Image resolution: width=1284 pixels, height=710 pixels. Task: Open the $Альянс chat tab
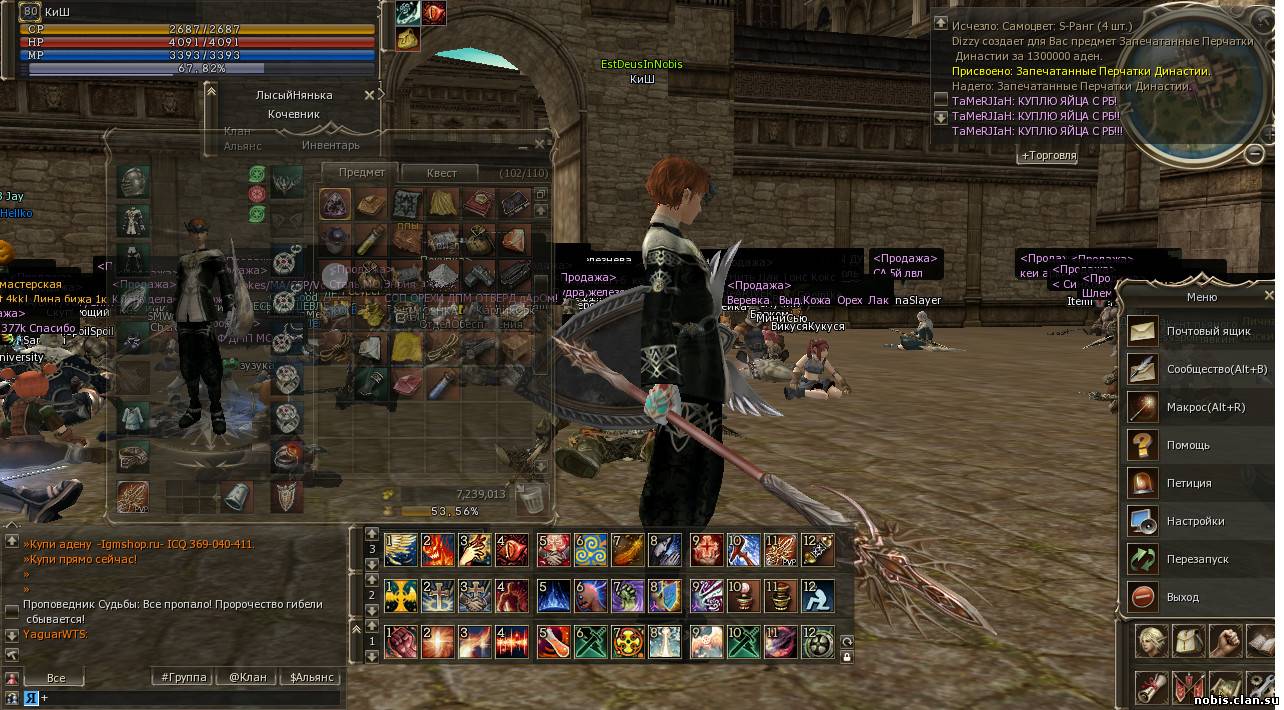311,677
